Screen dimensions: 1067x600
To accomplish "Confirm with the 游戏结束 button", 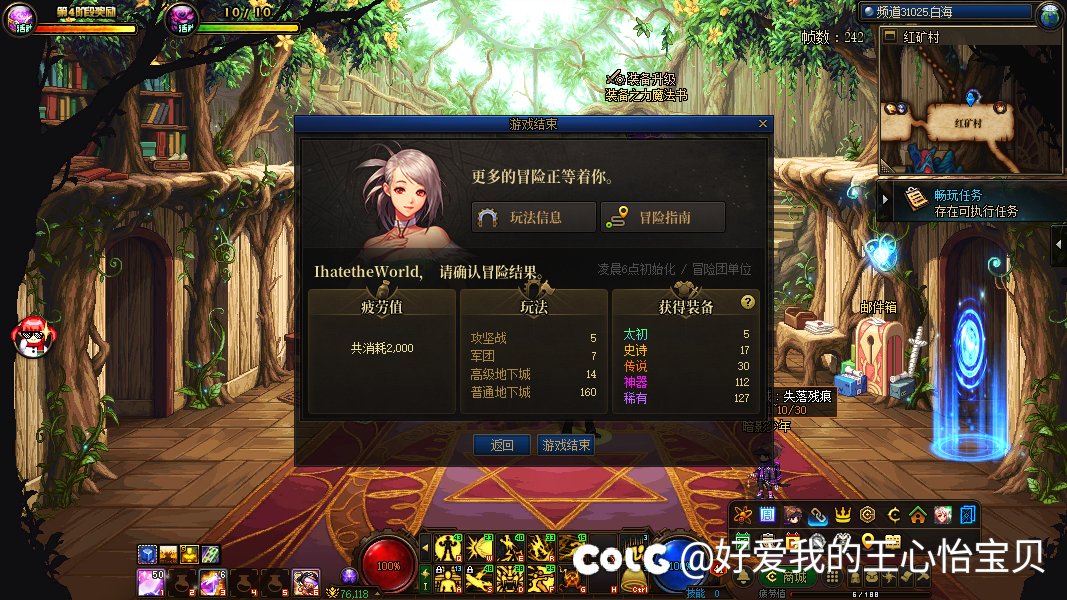I will (x=565, y=445).
